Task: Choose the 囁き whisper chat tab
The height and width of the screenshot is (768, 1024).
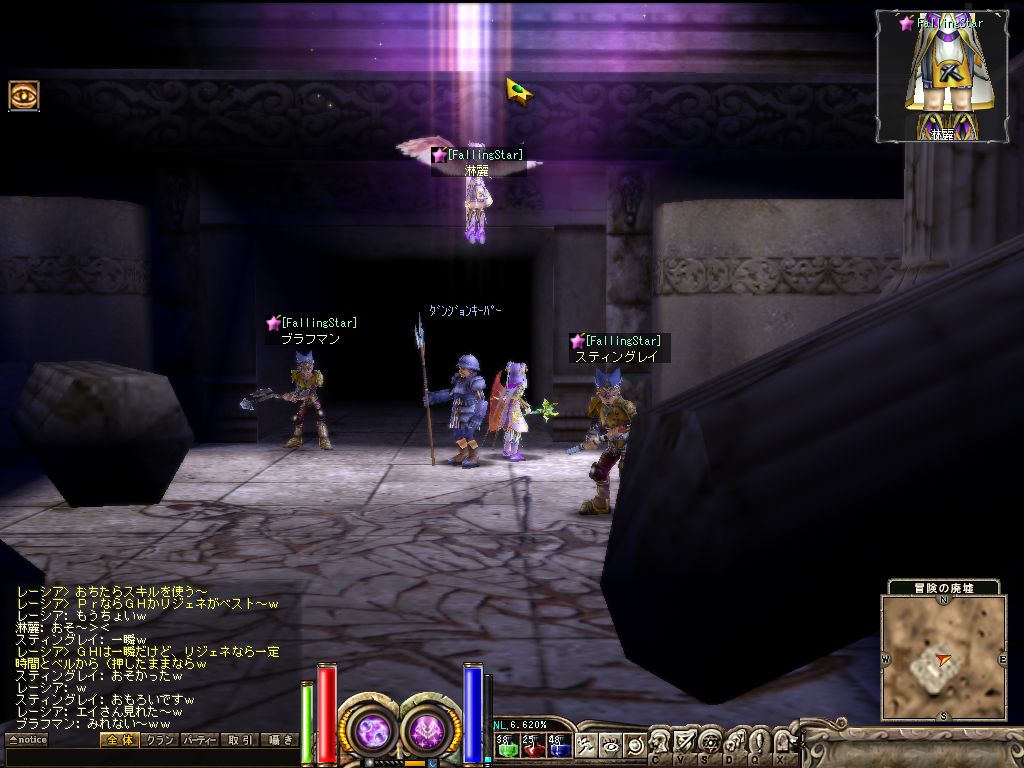Action: (x=280, y=740)
